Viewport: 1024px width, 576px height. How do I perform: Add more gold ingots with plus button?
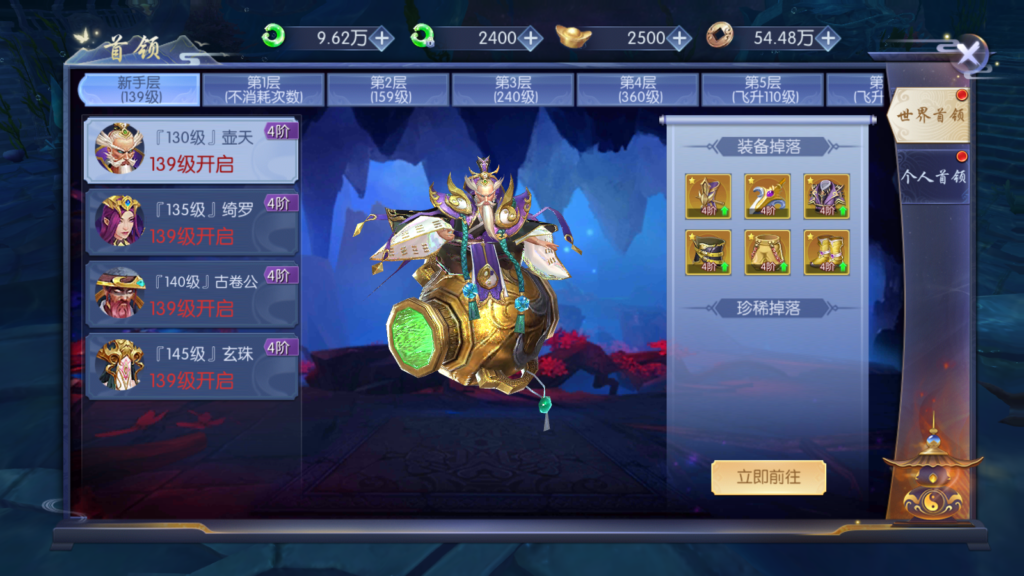click(679, 38)
